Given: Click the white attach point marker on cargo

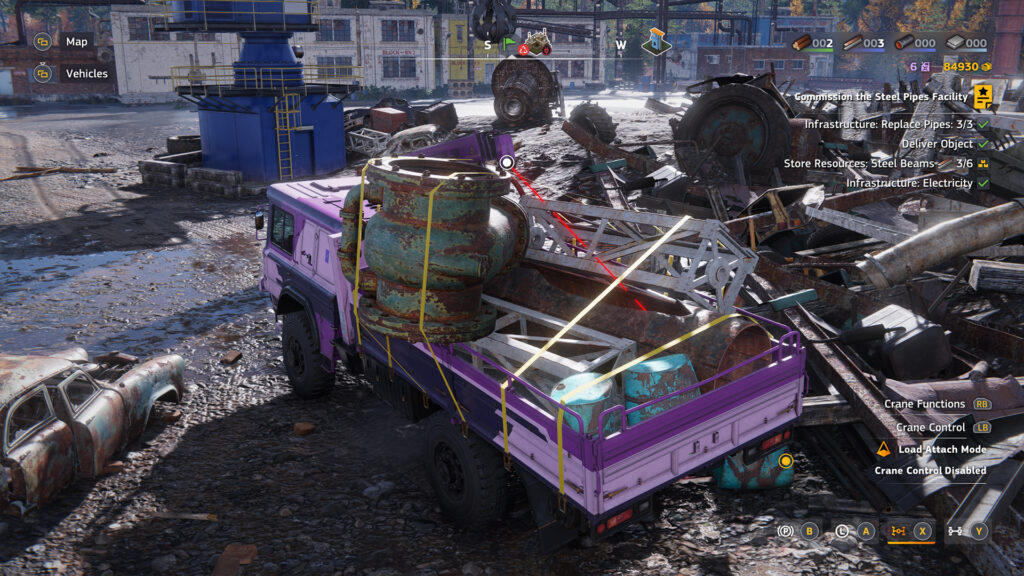Looking at the screenshot, I should click(x=506, y=162).
